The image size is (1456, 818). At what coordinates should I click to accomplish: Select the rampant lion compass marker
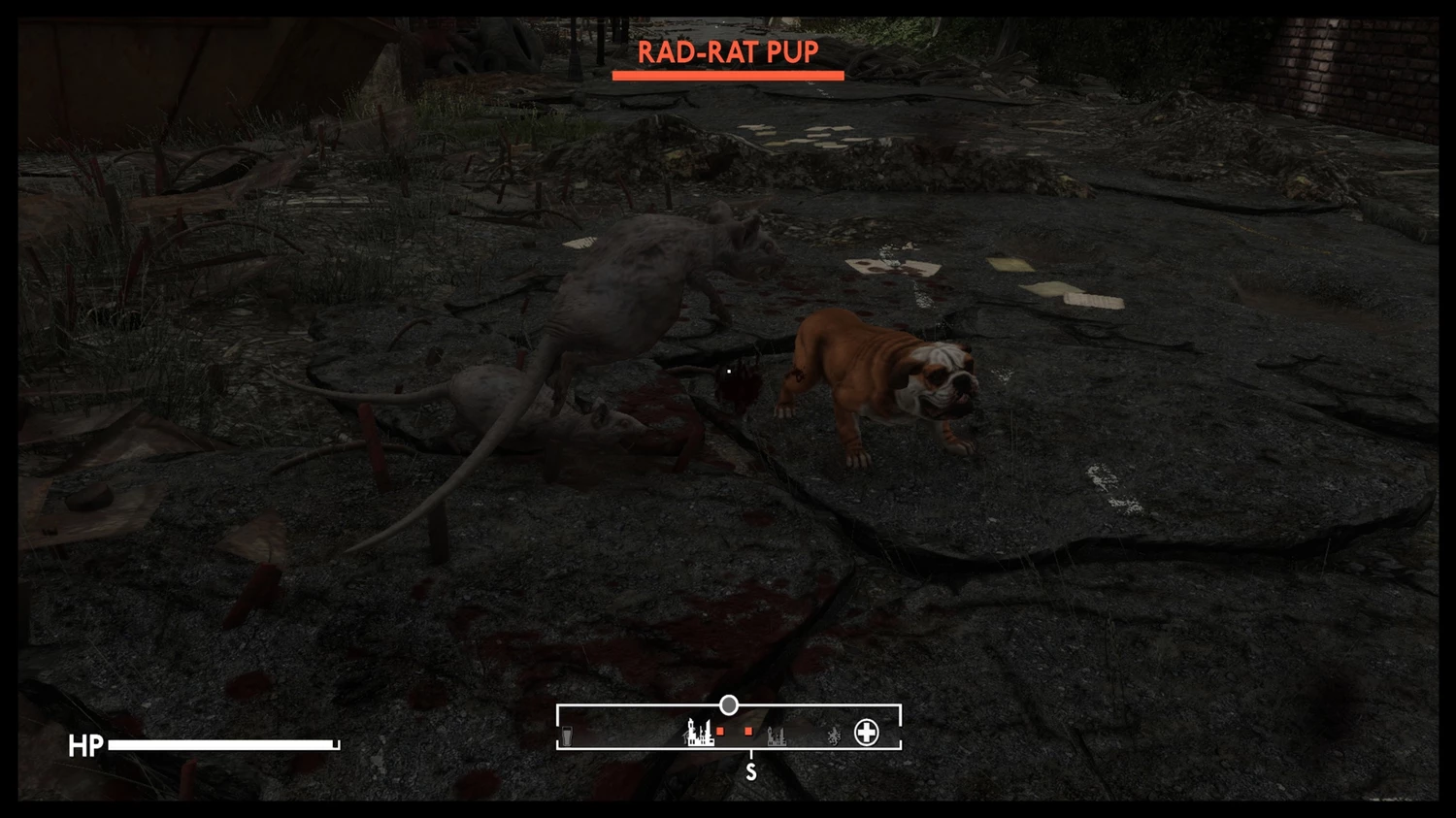833,736
